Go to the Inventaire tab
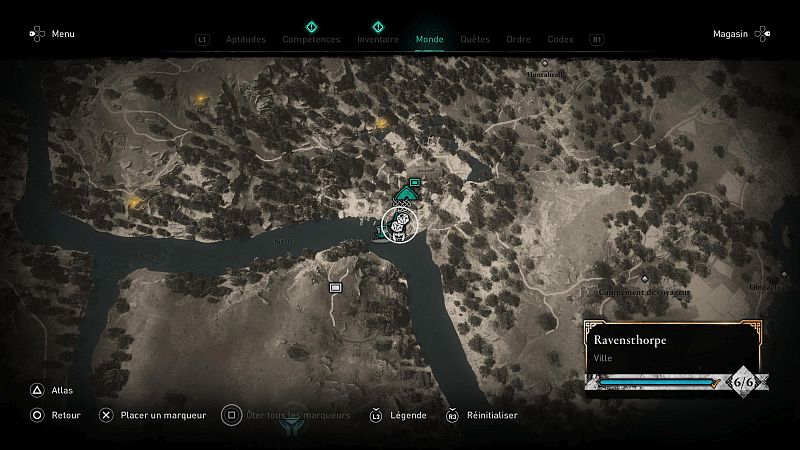Screen dimensions: 800x450 click(x=378, y=40)
